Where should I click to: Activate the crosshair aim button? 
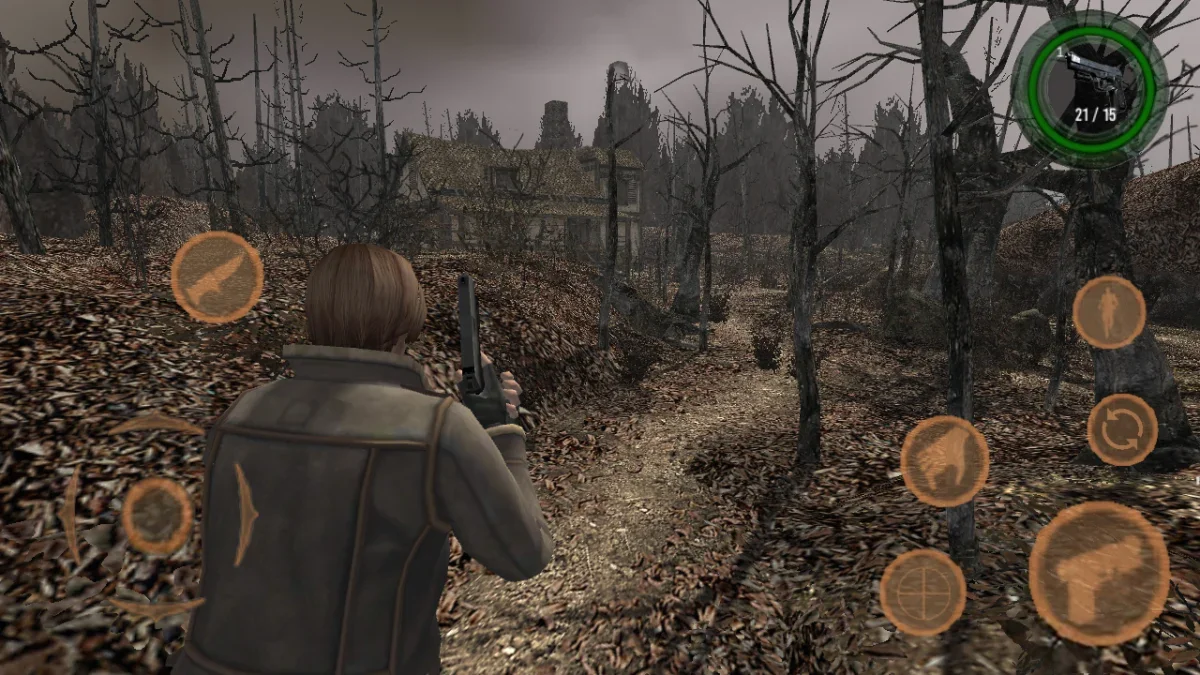[x=923, y=592]
